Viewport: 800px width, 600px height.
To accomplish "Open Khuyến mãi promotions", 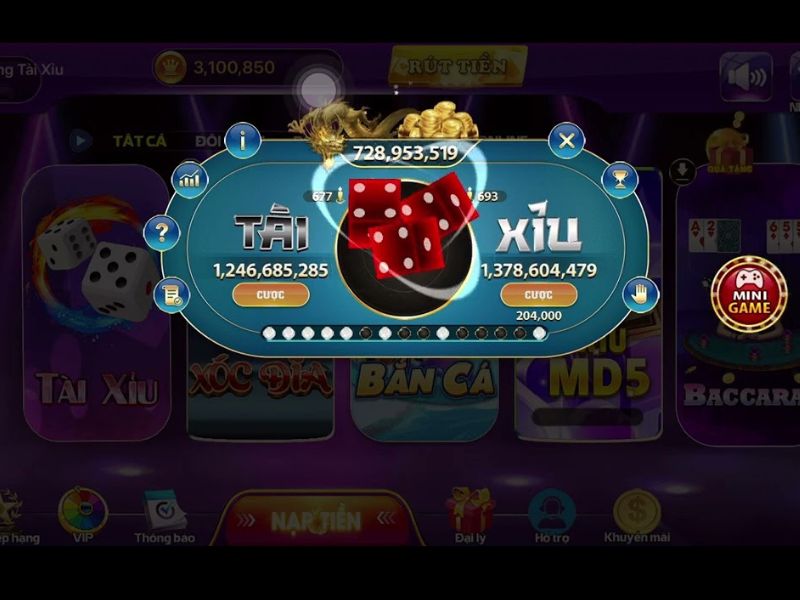I will 637,514.
